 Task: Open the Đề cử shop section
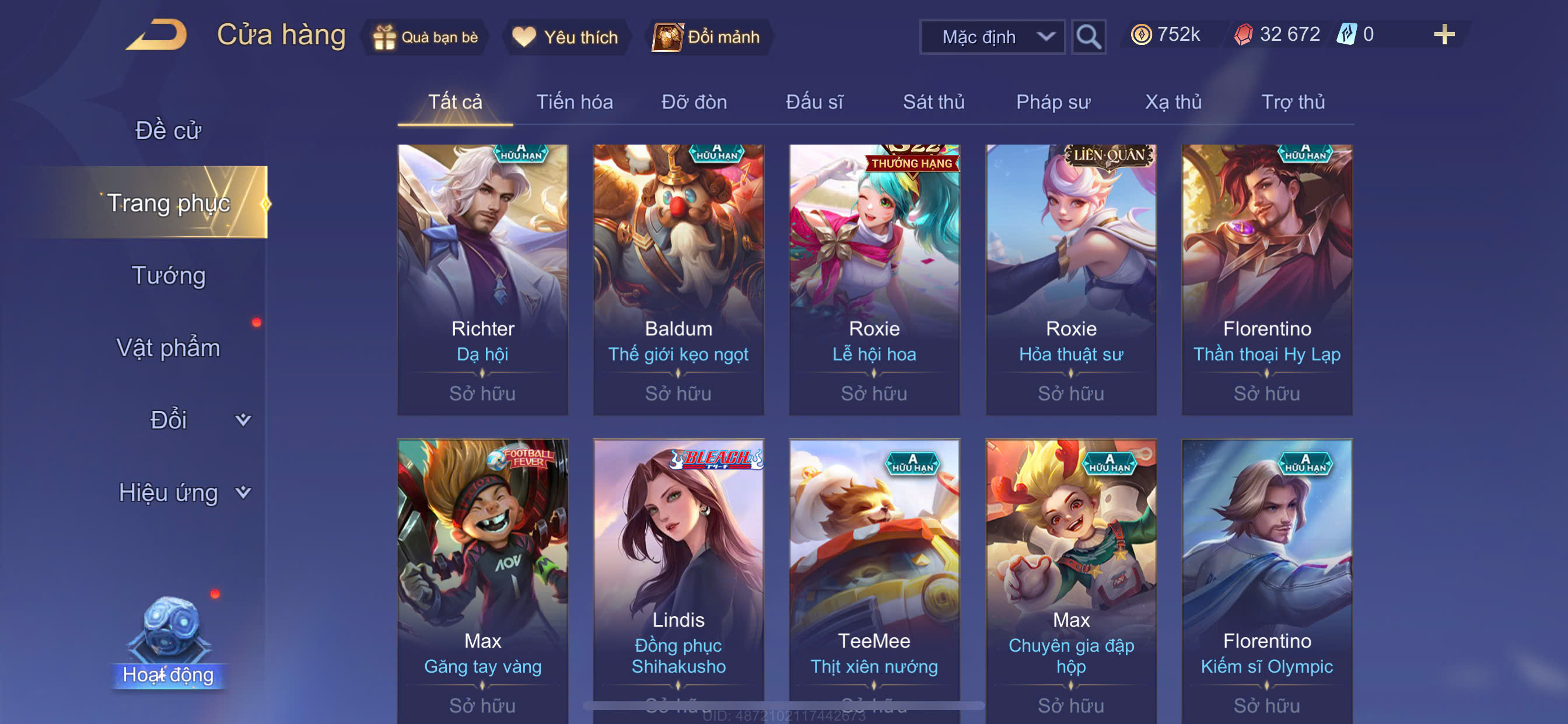(168, 130)
